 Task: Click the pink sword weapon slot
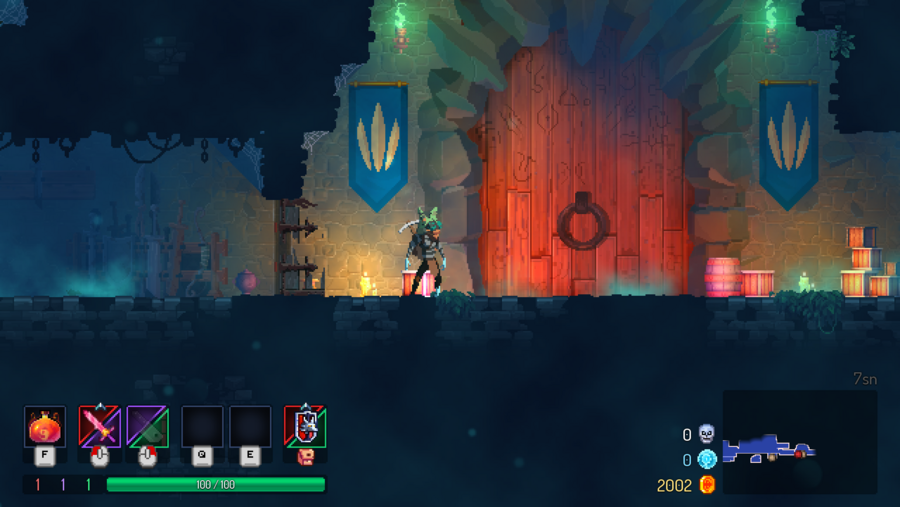pos(99,427)
